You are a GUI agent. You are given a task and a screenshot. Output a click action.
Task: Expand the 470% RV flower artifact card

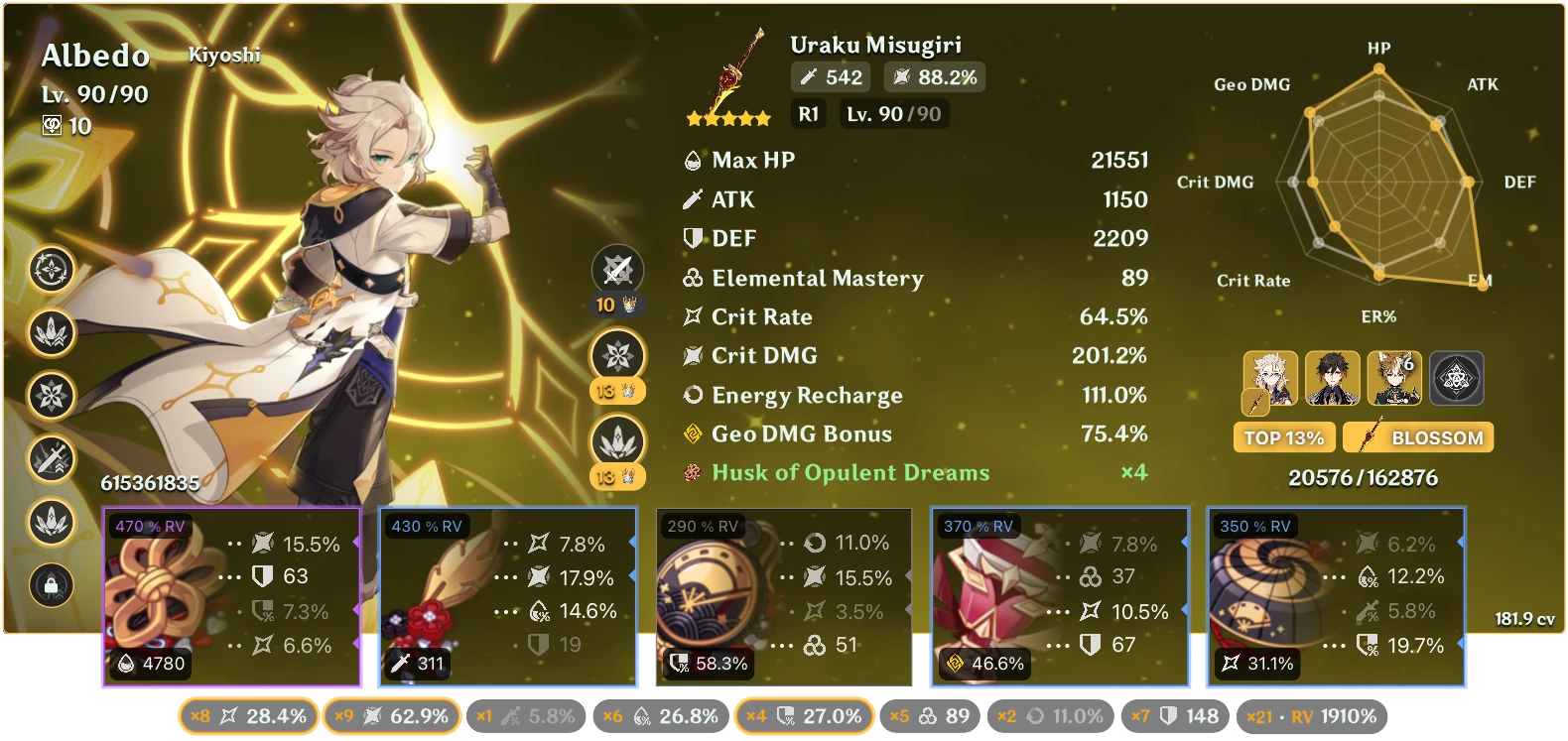[233, 595]
